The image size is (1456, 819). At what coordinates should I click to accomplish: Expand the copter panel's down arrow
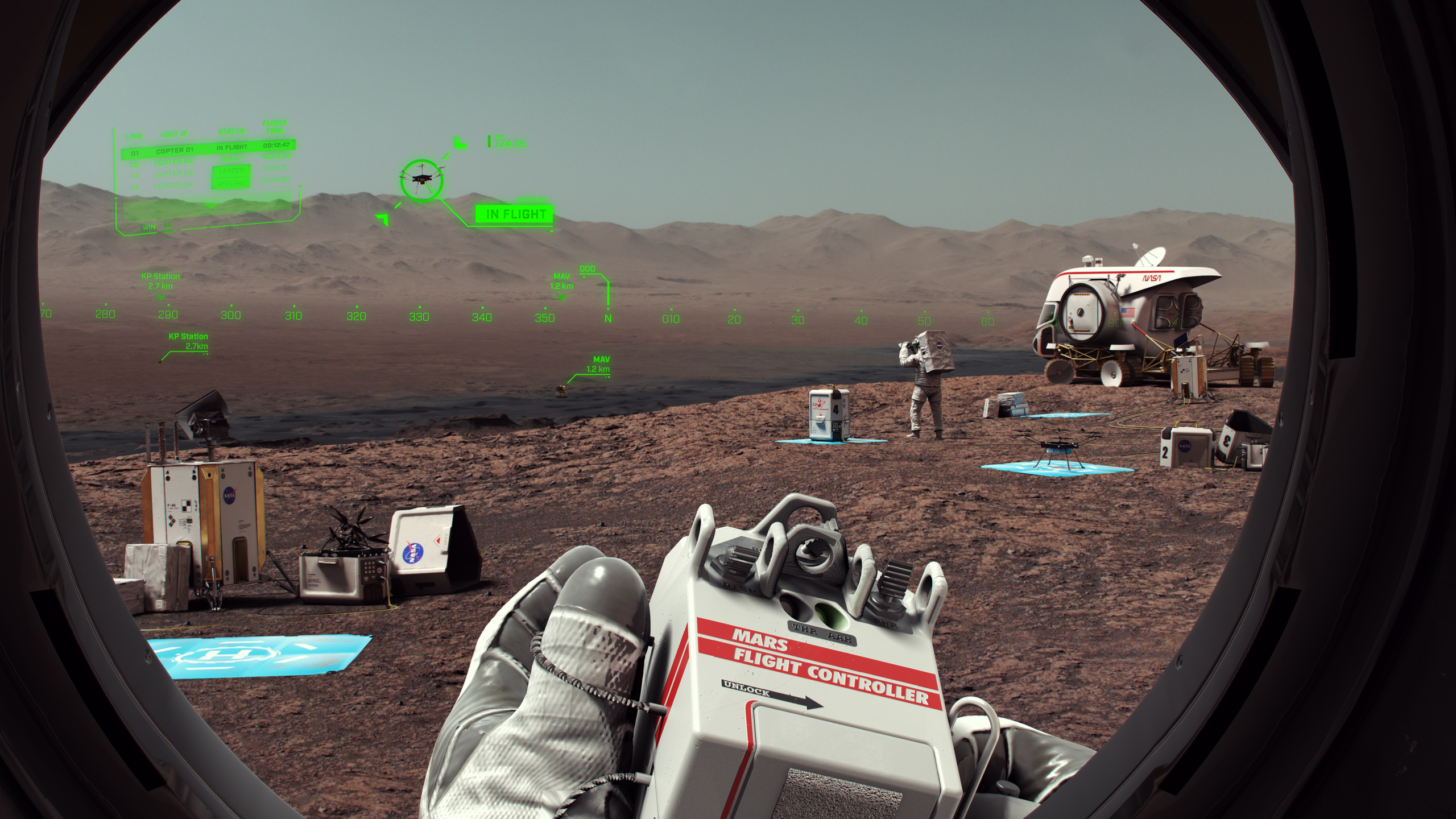(210, 206)
